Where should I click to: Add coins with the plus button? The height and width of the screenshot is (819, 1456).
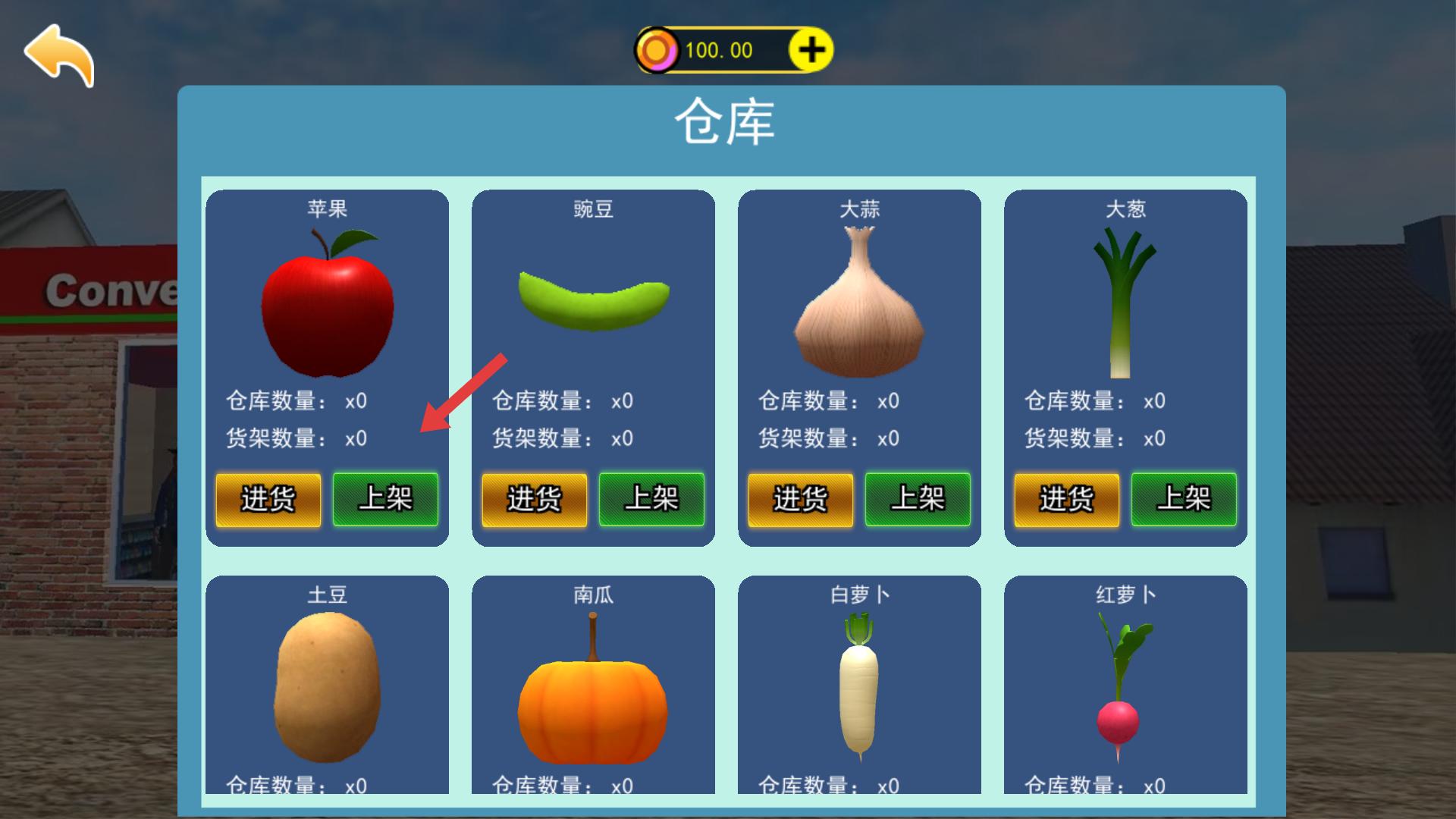point(811,51)
